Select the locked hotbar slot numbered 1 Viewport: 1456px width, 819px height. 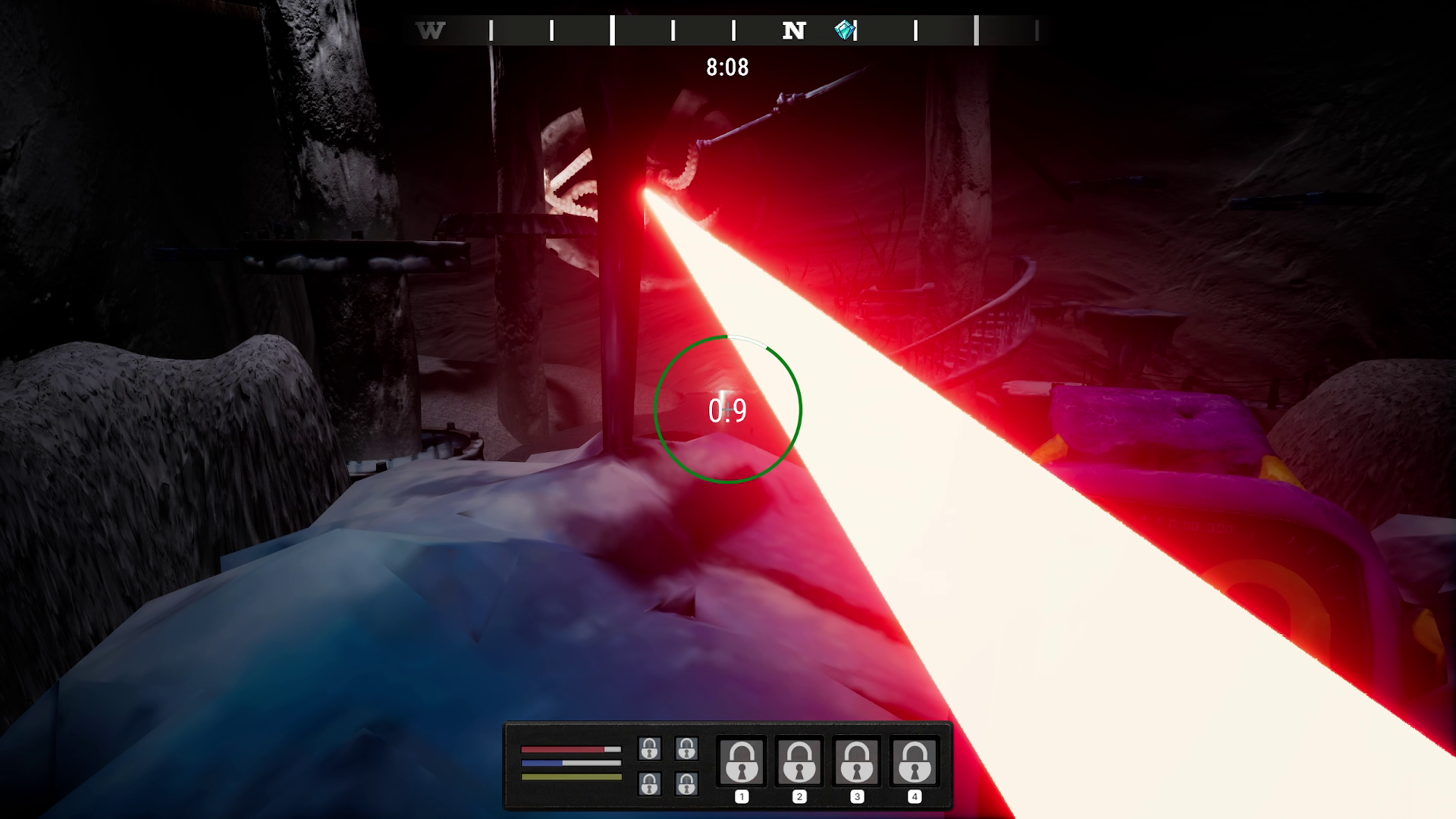(x=742, y=761)
